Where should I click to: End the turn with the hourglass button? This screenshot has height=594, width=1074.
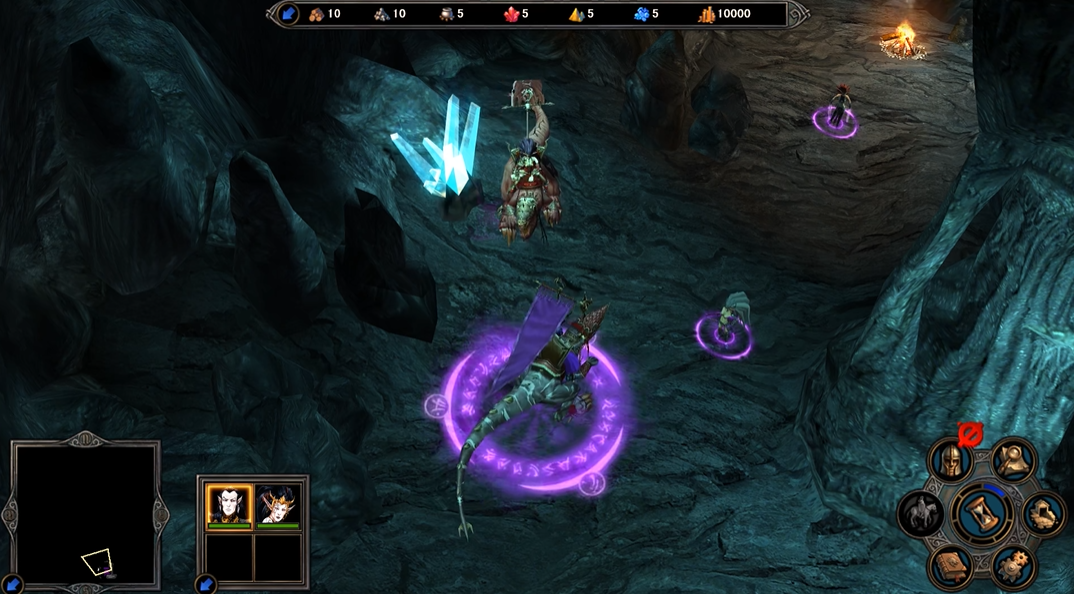click(983, 513)
